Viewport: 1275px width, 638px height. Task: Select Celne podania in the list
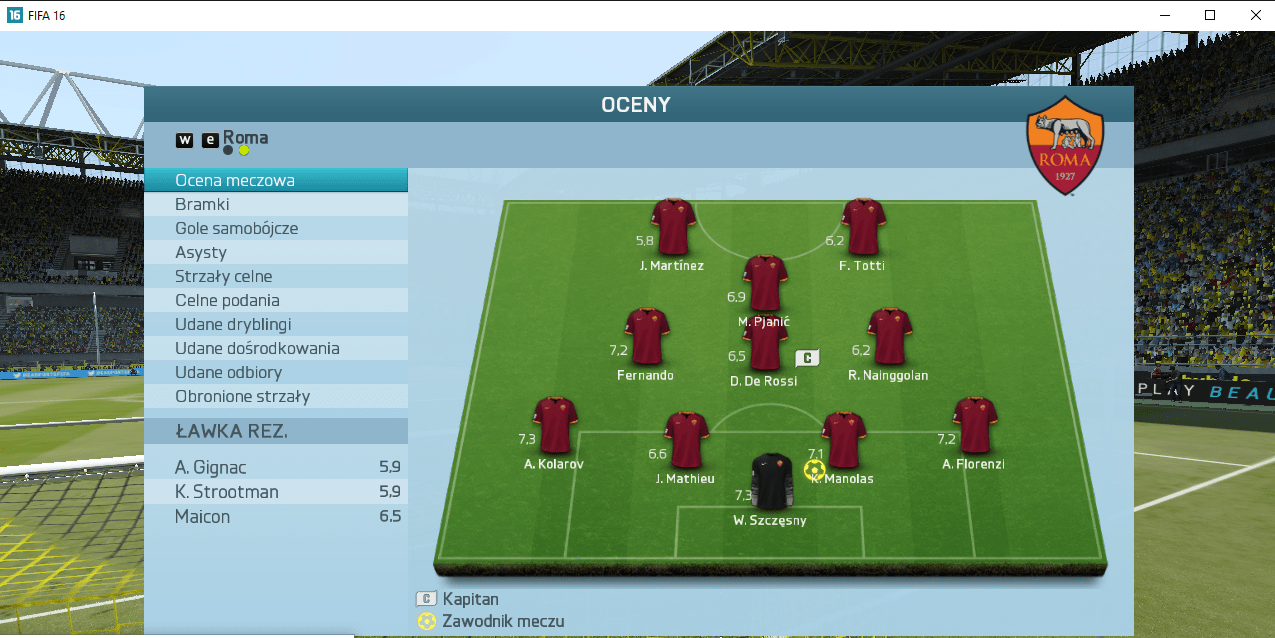tap(275, 300)
